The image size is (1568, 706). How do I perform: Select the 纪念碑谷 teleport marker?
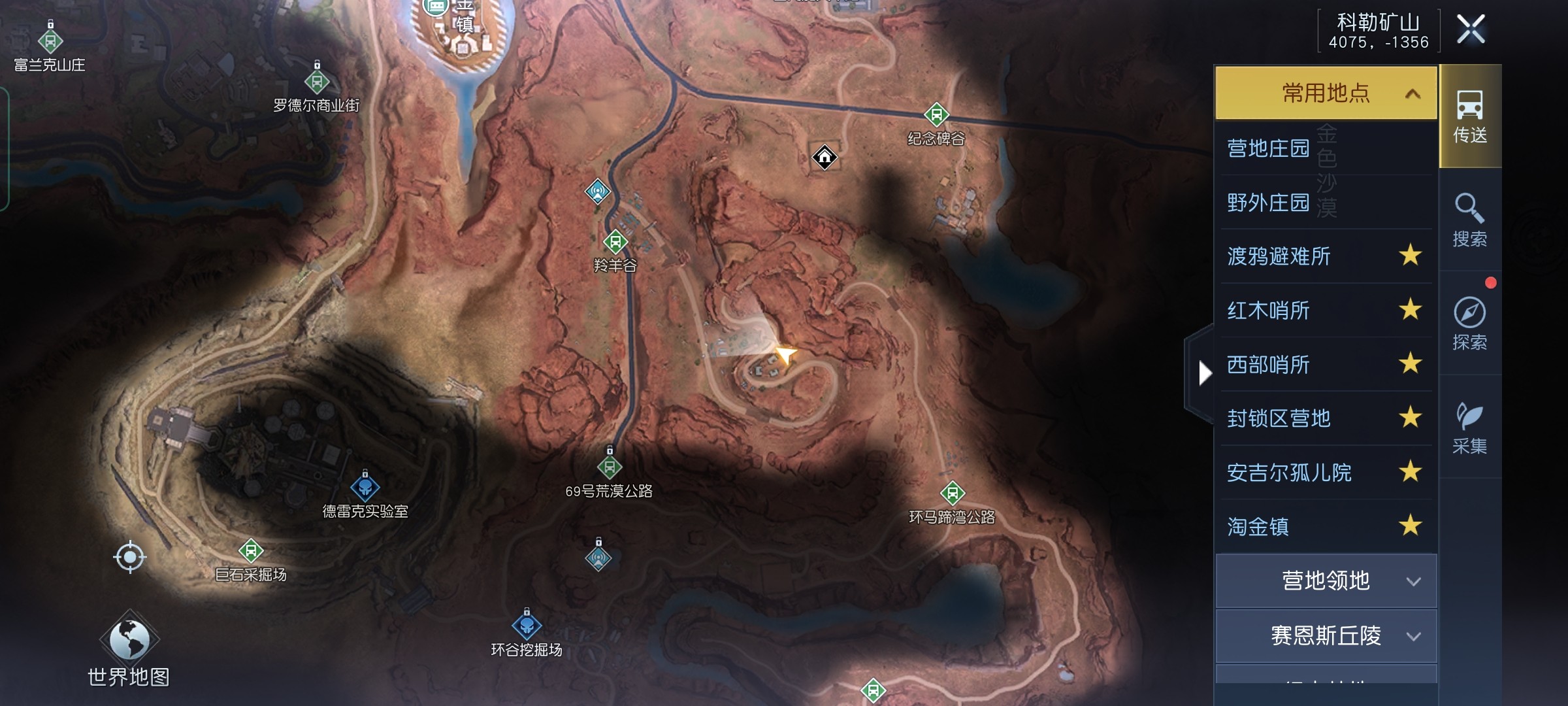pos(936,115)
